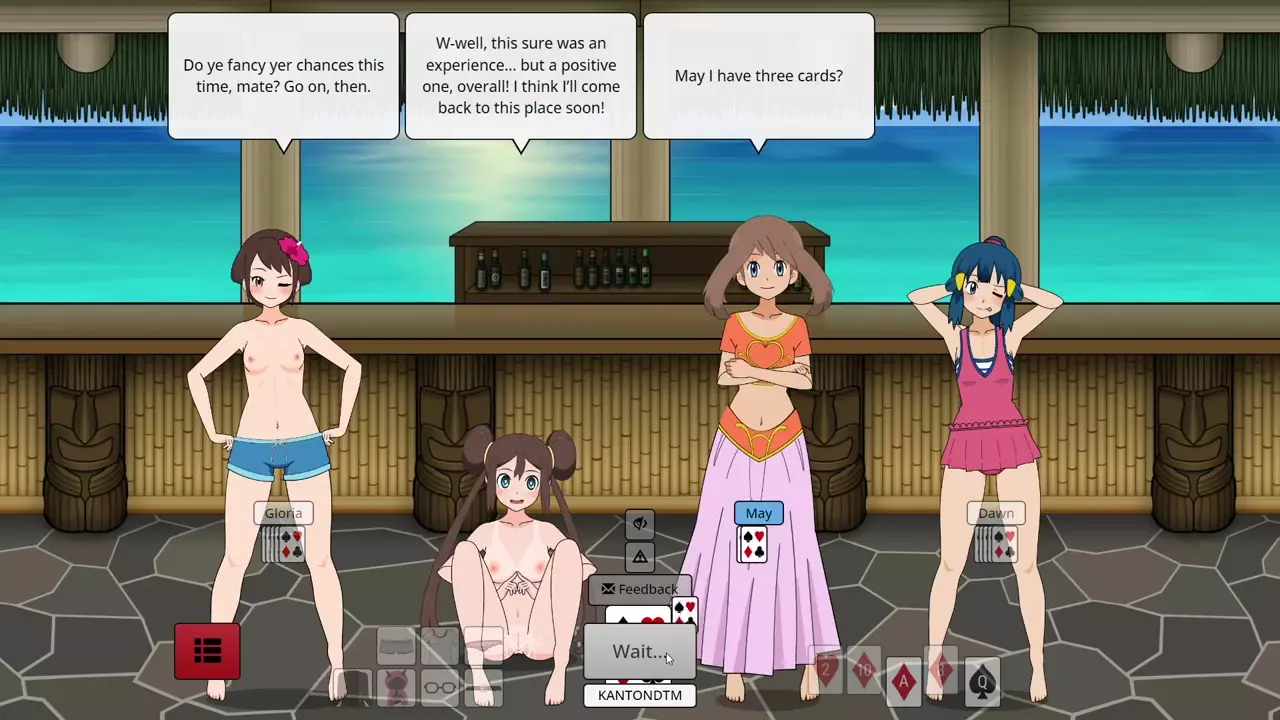Viewport: 1280px width, 720px height.
Task: Select the Ace of Diamonds card
Action: [x=903, y=680]
